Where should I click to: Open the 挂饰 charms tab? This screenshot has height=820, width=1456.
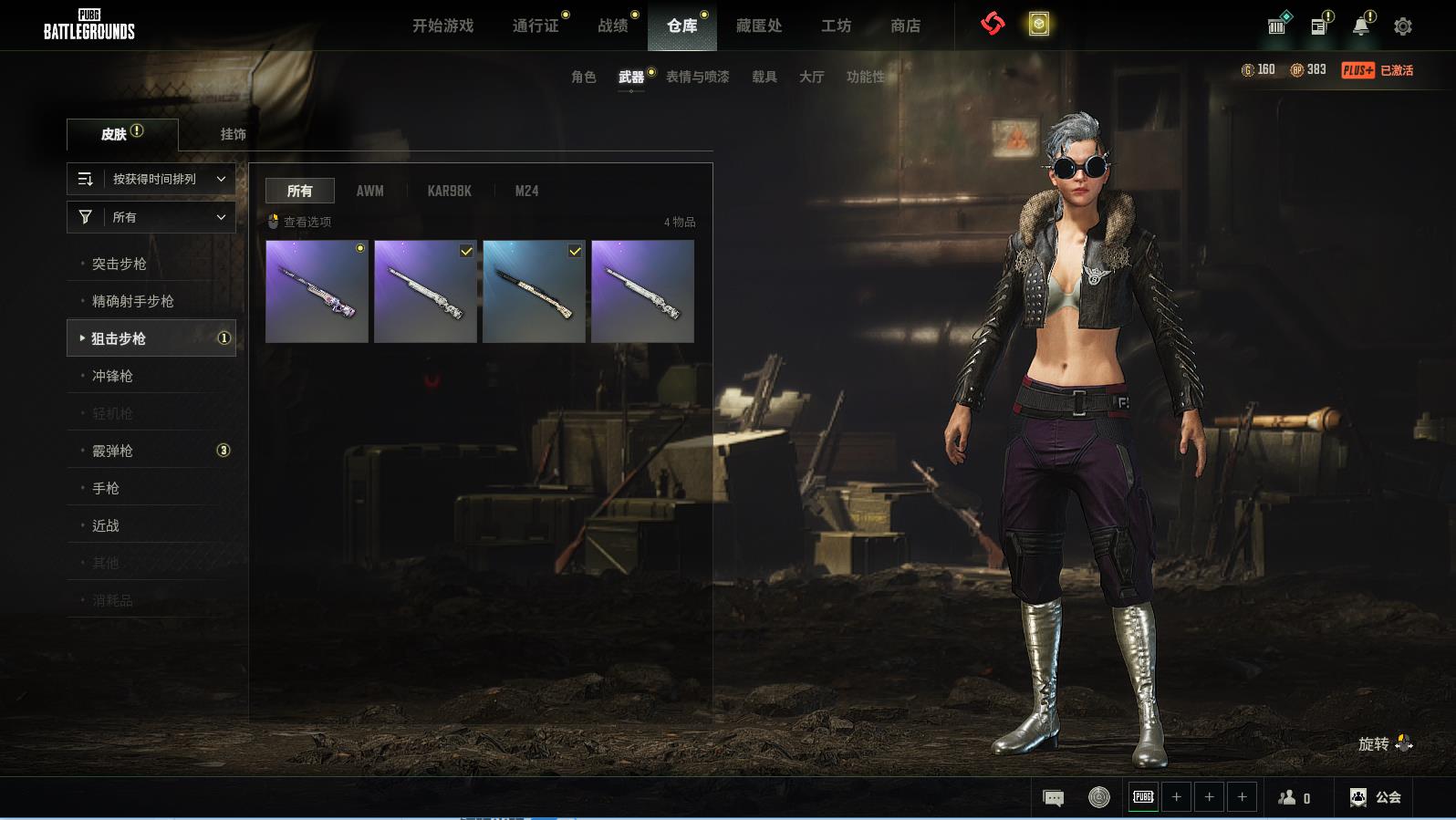(x=233, y=134)
